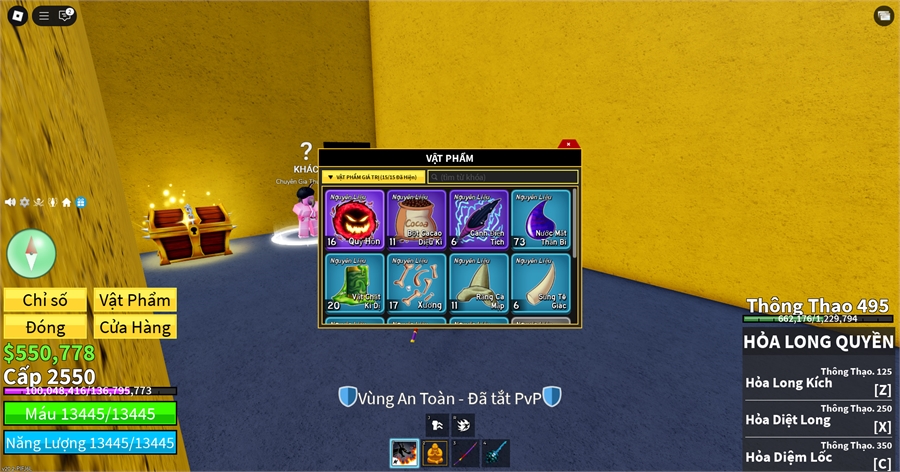900x472 pixels.
Task: Click the Vật Phẩm items button
Action: 135,300
